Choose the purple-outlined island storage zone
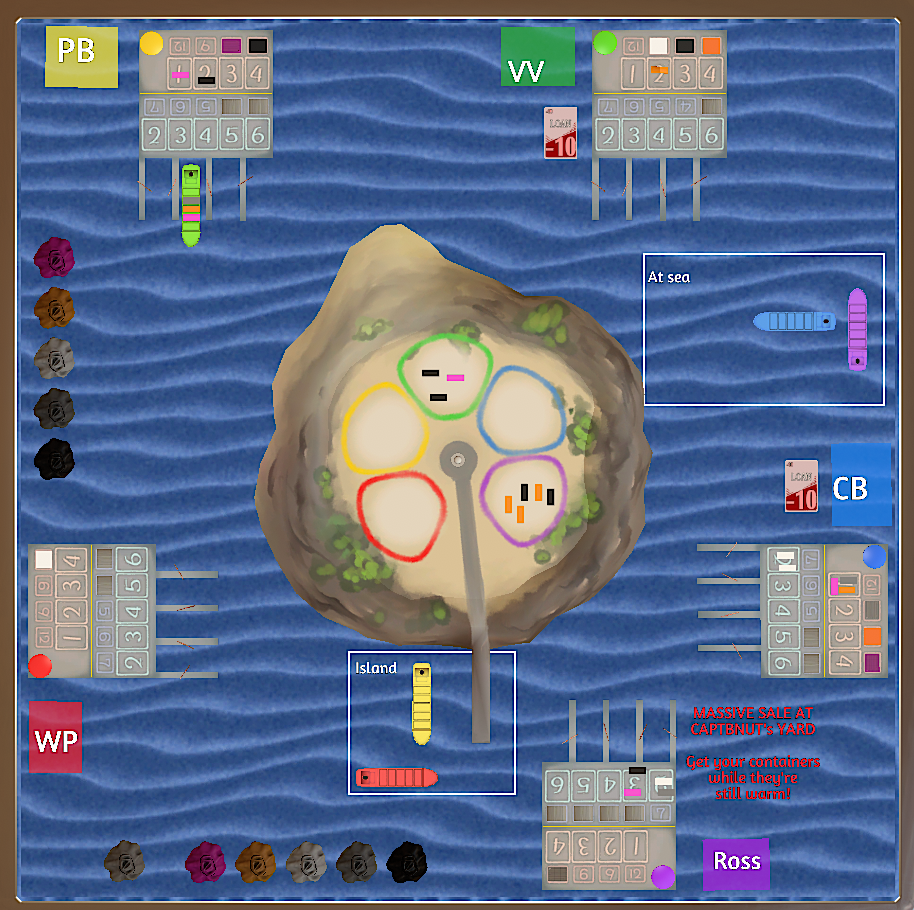Viewport: 914px width, 910px height. pyautogui.click(x=524, y=500)
